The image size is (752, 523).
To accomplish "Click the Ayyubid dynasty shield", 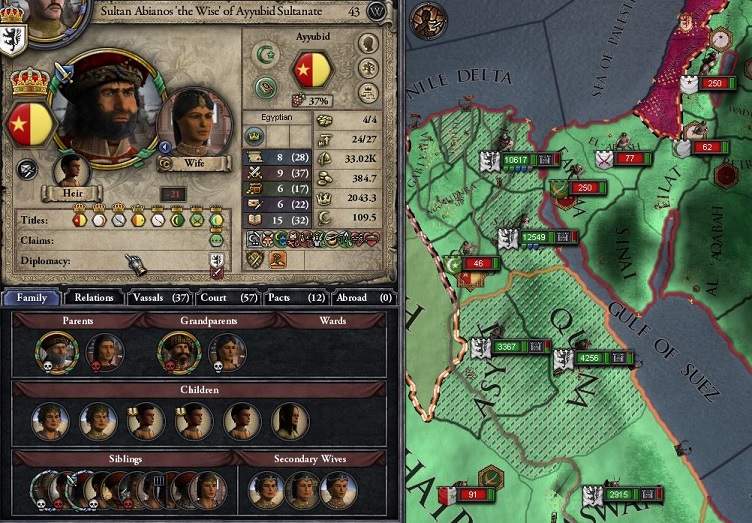I will point(310,72).
